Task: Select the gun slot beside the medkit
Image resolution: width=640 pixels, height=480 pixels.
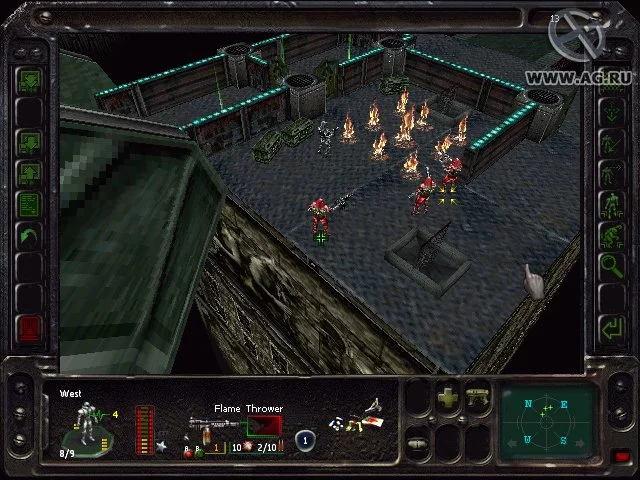Action: [478, 394]
